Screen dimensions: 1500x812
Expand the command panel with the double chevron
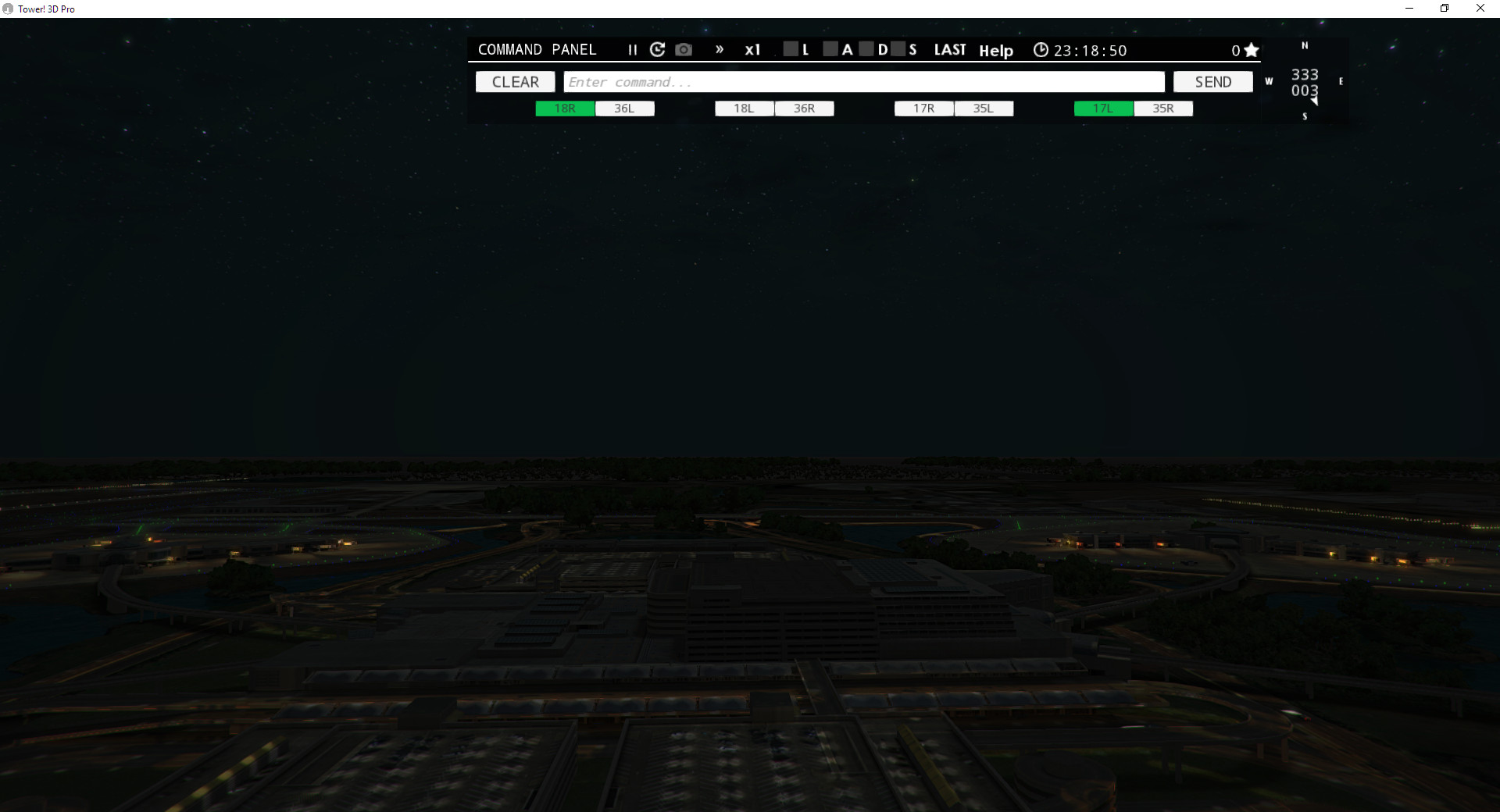point(720,49)
